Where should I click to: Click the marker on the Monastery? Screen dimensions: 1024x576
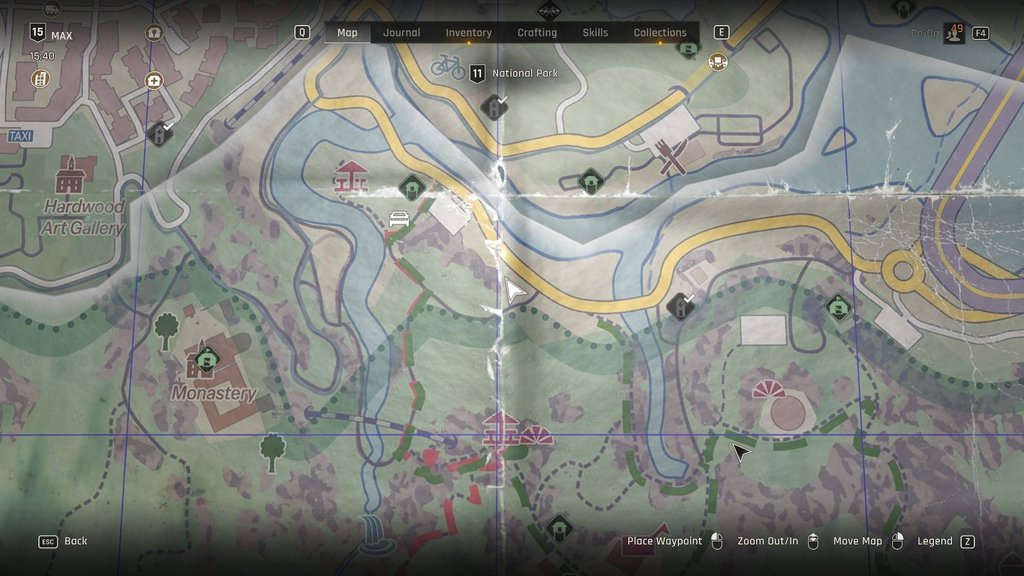click(x=207, y=358)
